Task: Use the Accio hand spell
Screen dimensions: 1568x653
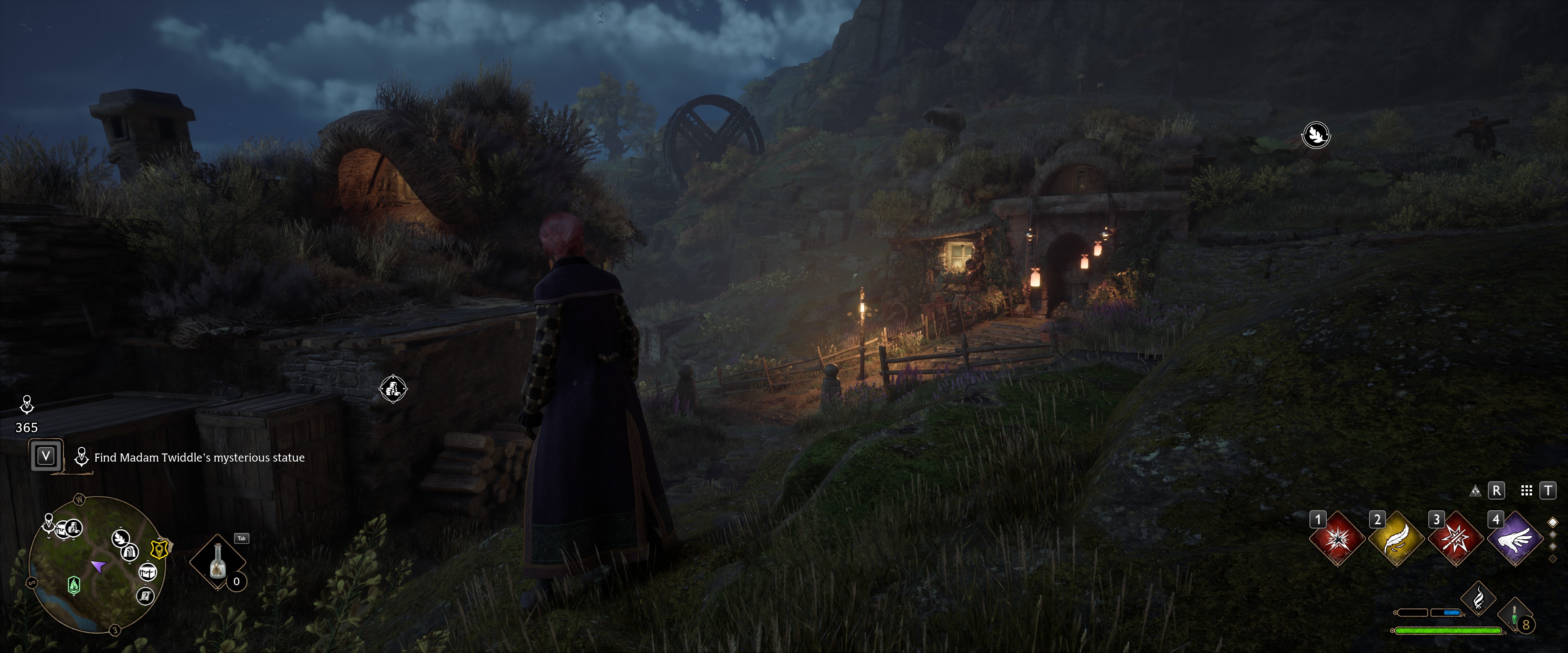Action: [1515, 539]
